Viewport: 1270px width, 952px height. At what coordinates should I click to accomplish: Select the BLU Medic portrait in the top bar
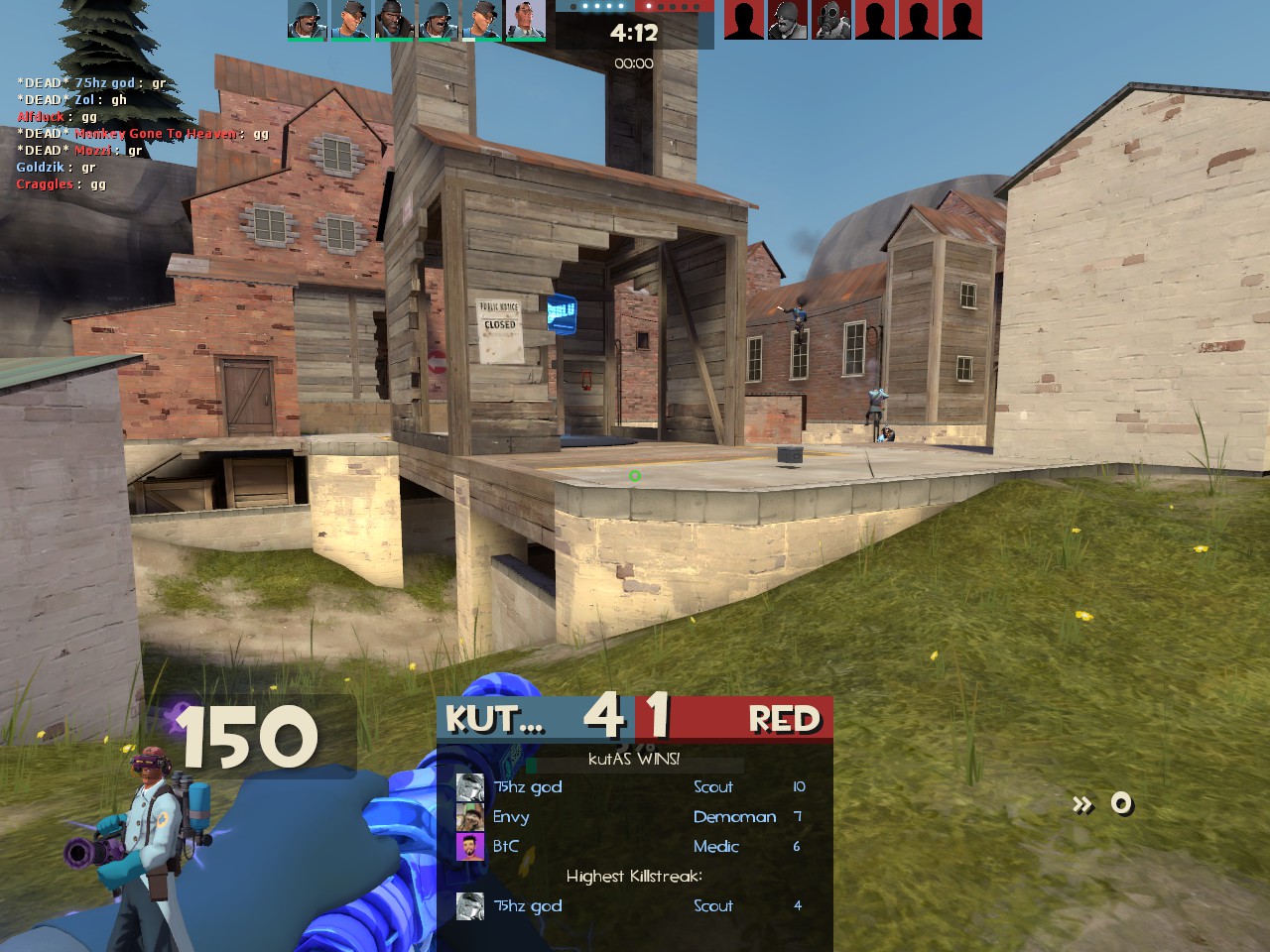[x=525, y=19]
